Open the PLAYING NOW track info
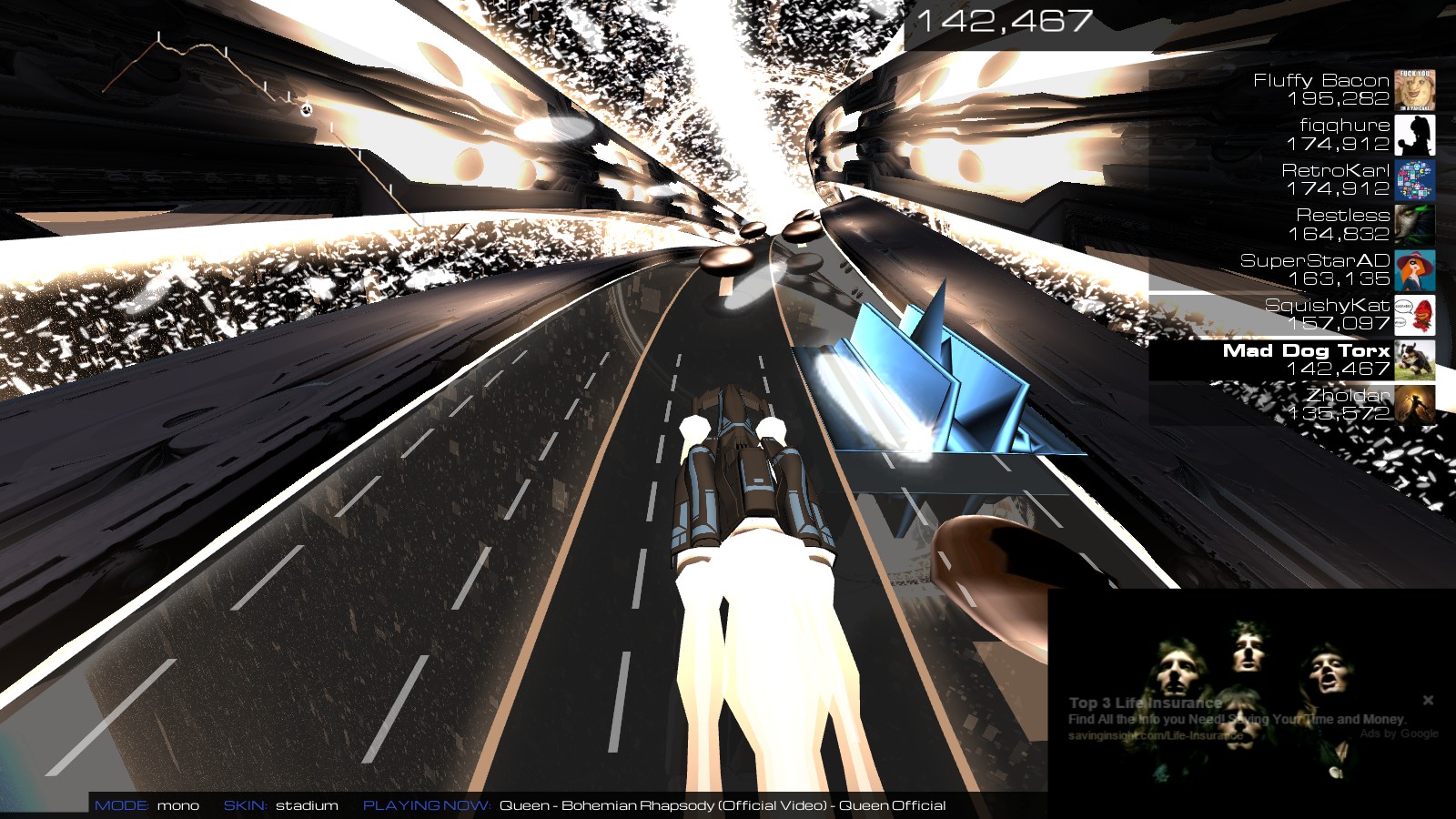Screen dimensions: 1456x819 (426, 805)
